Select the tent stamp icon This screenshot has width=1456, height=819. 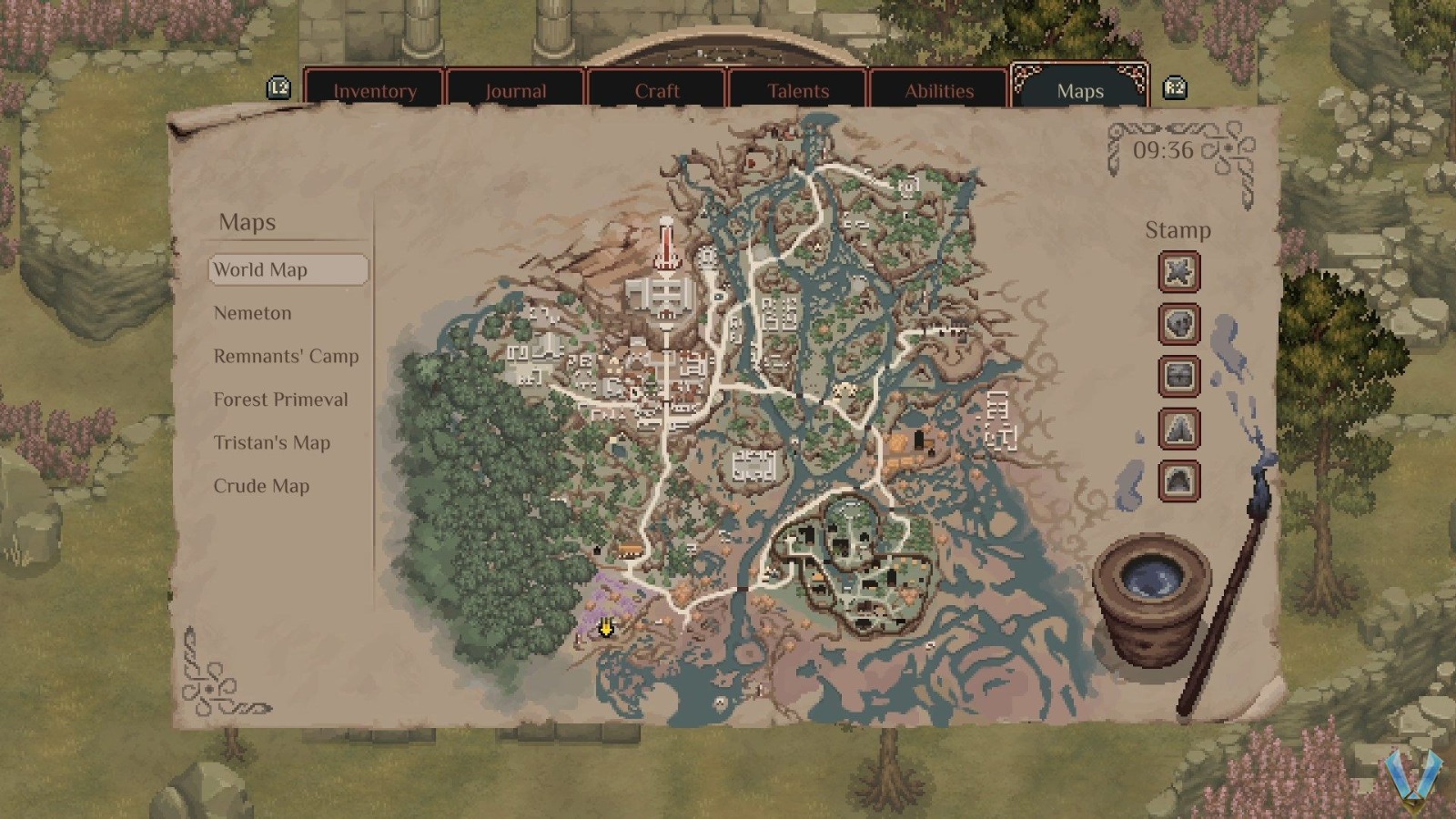pos(1179,430)
